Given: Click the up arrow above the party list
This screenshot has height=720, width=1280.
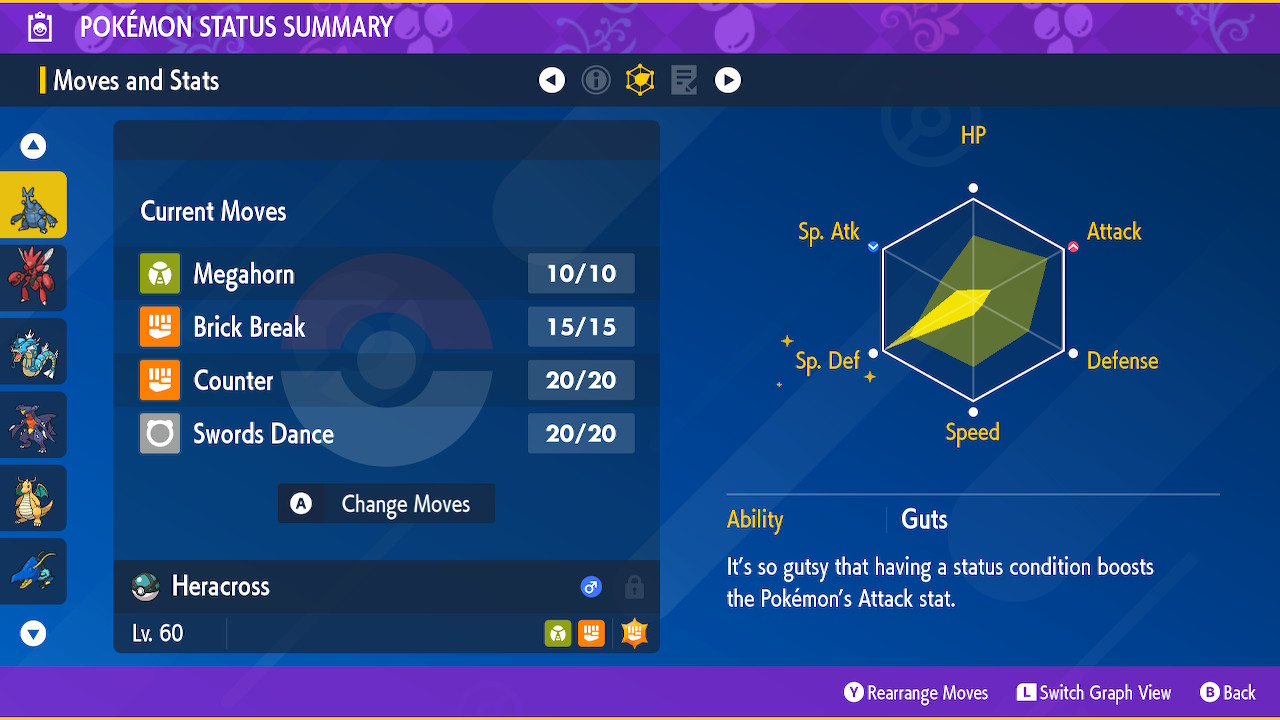Looking at the screenshot, I should (33, 145).
